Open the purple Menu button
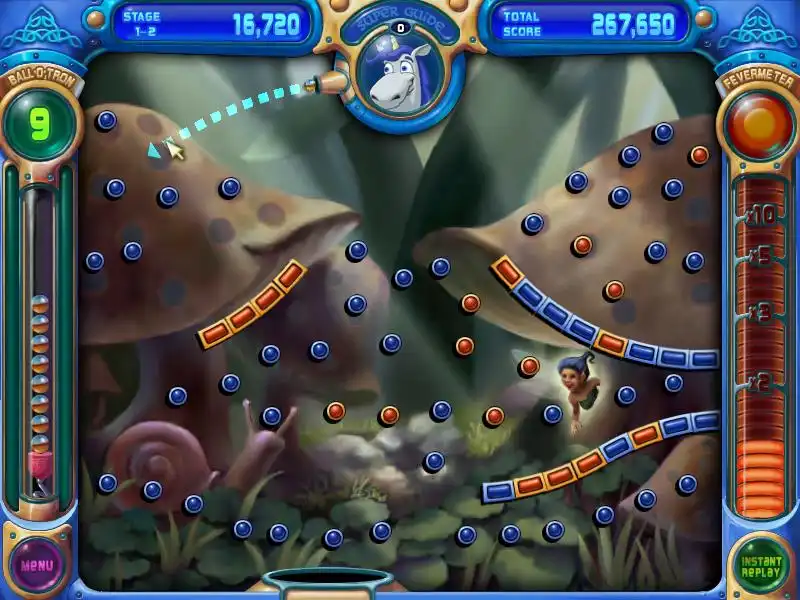The image size is (800, 600). pyautogui.click(x=38, y=564)
